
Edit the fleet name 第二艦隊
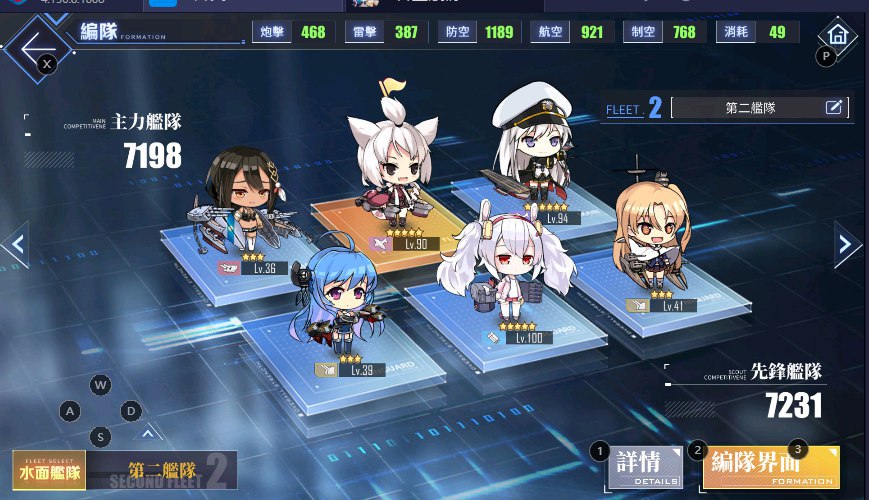(834, 107)
